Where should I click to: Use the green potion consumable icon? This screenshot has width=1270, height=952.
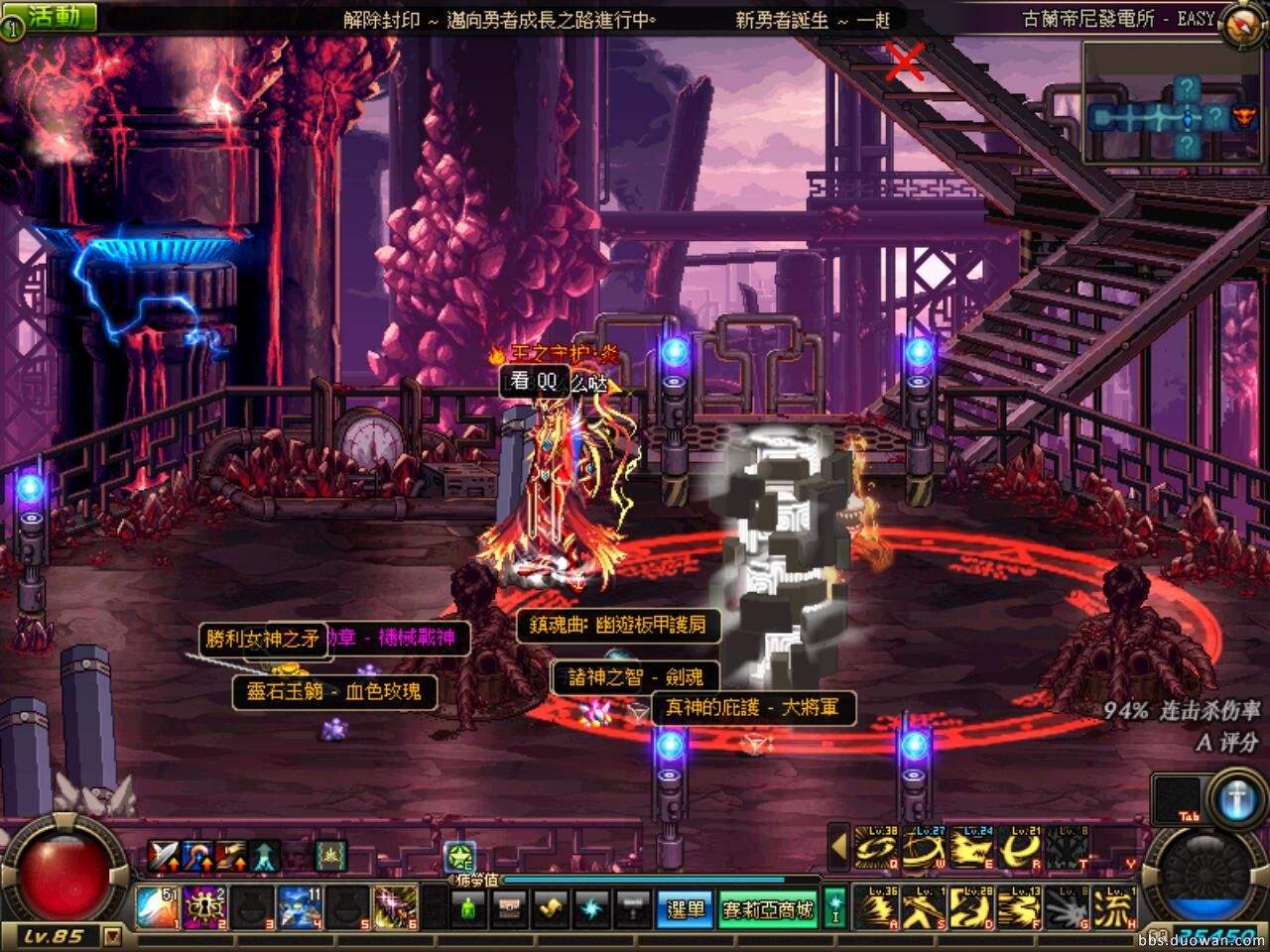467,908
